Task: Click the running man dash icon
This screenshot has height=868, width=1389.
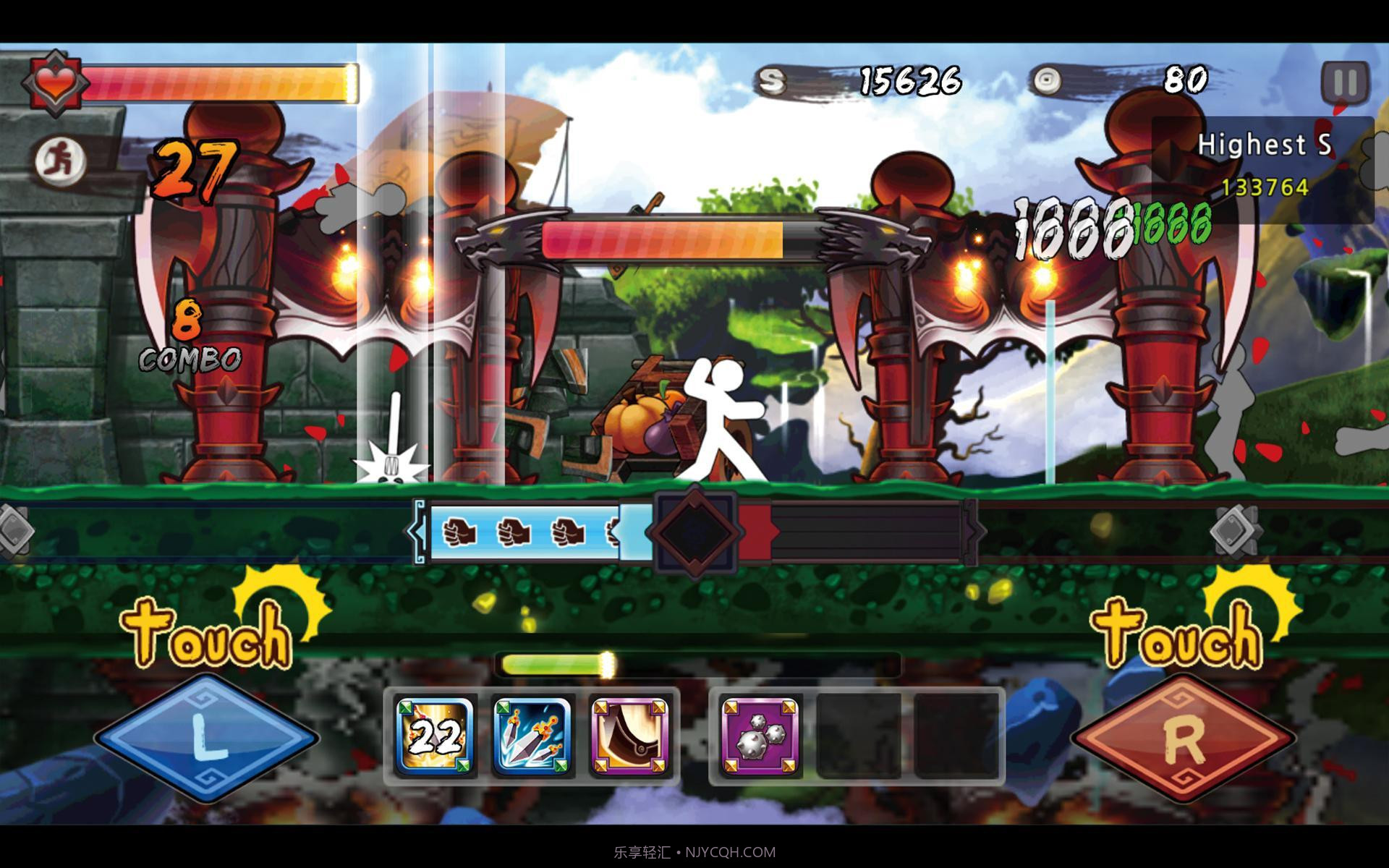Action: pyautogui.click(x=61, y=159)
